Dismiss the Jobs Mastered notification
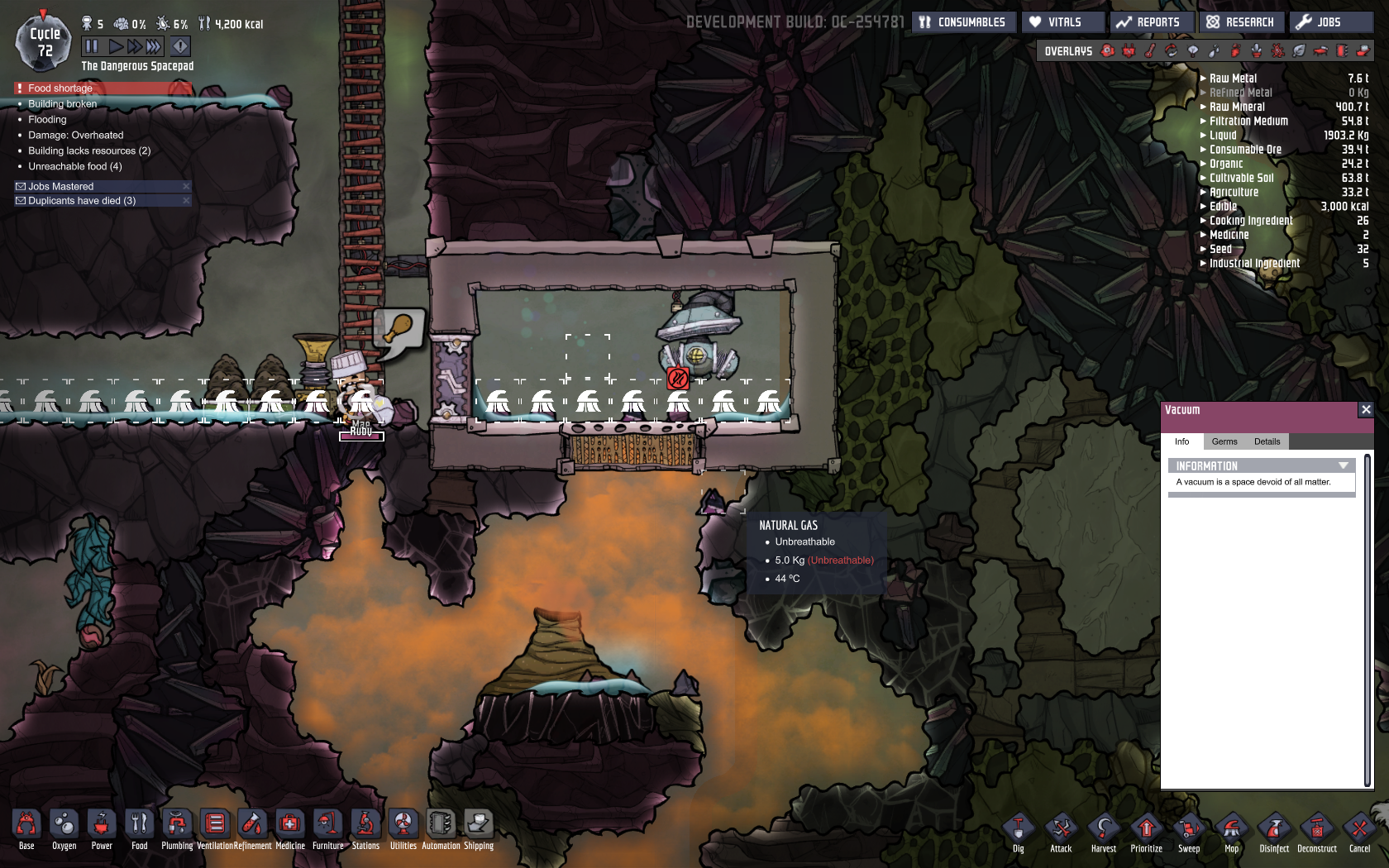The image size is (1389, 868). (x=186, y=187)
